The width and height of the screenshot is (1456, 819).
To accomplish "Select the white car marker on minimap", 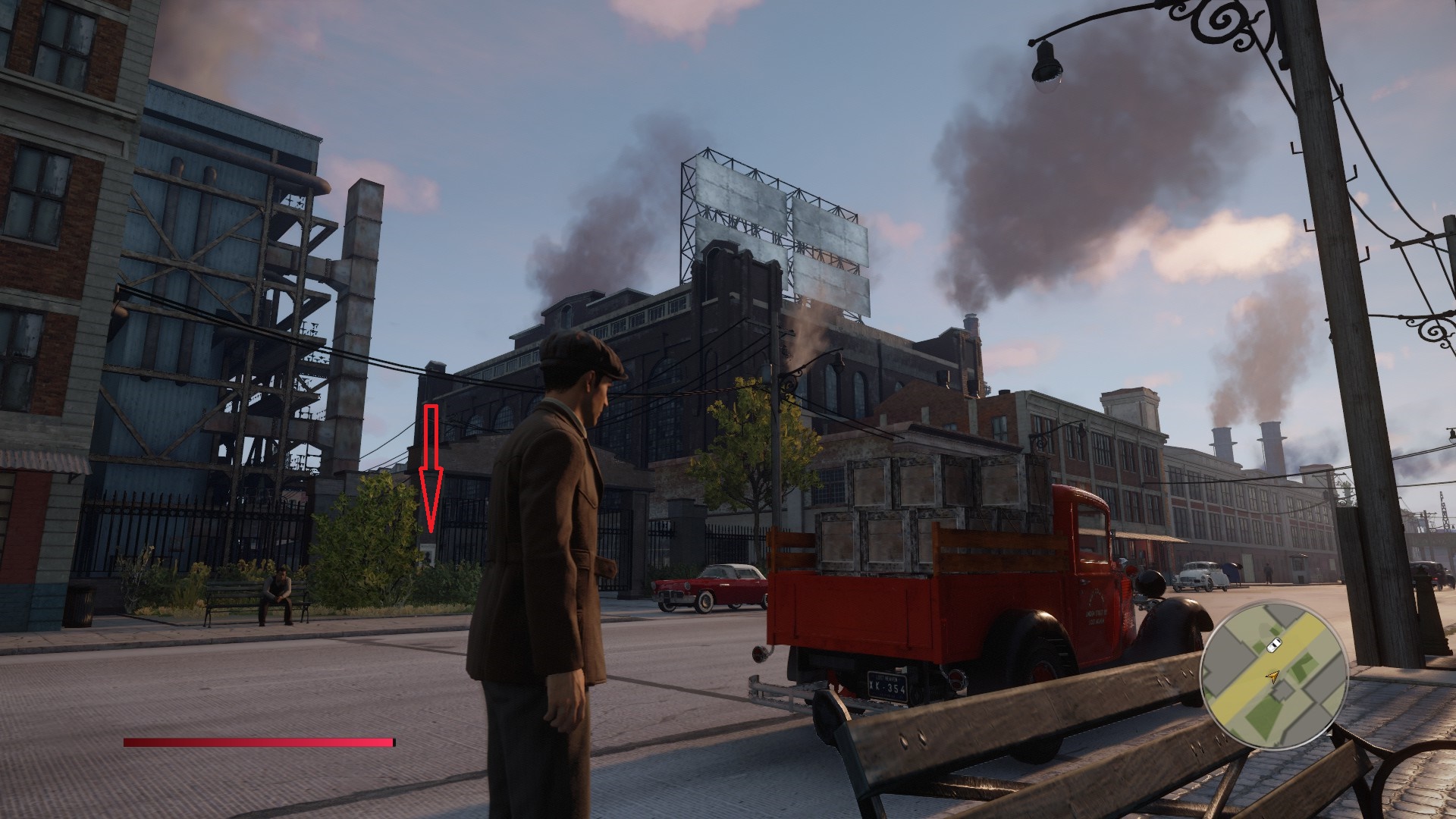I will click(x=1274, y=645).
